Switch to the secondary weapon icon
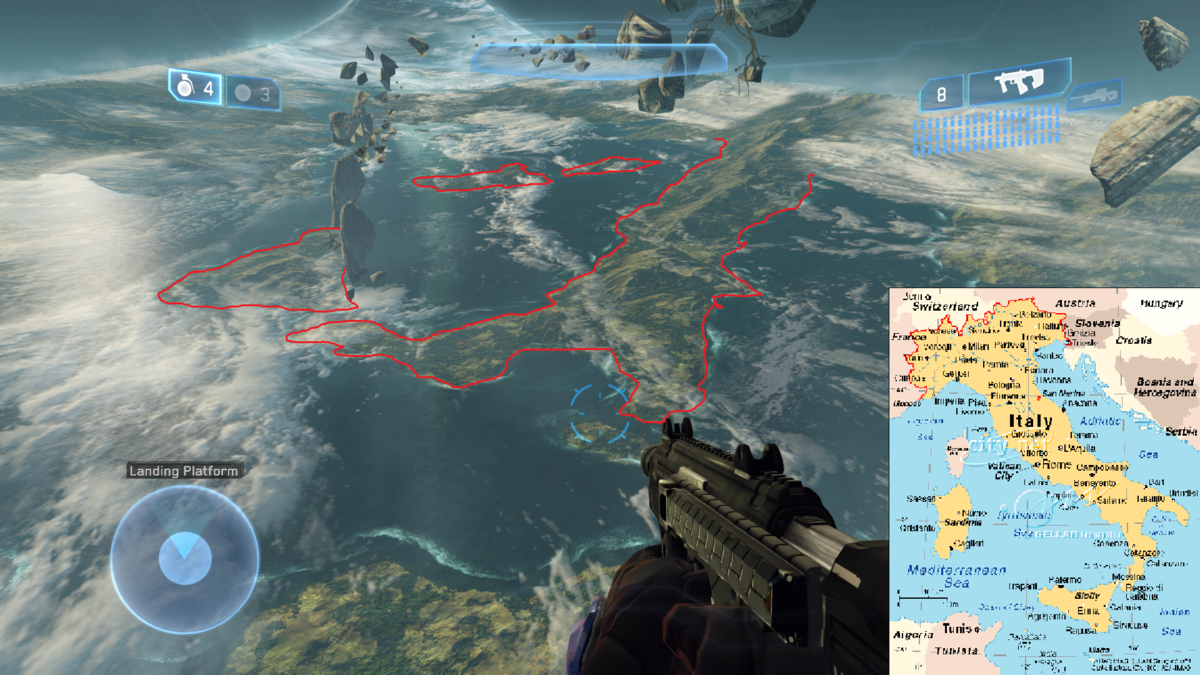 (1093, 98)
